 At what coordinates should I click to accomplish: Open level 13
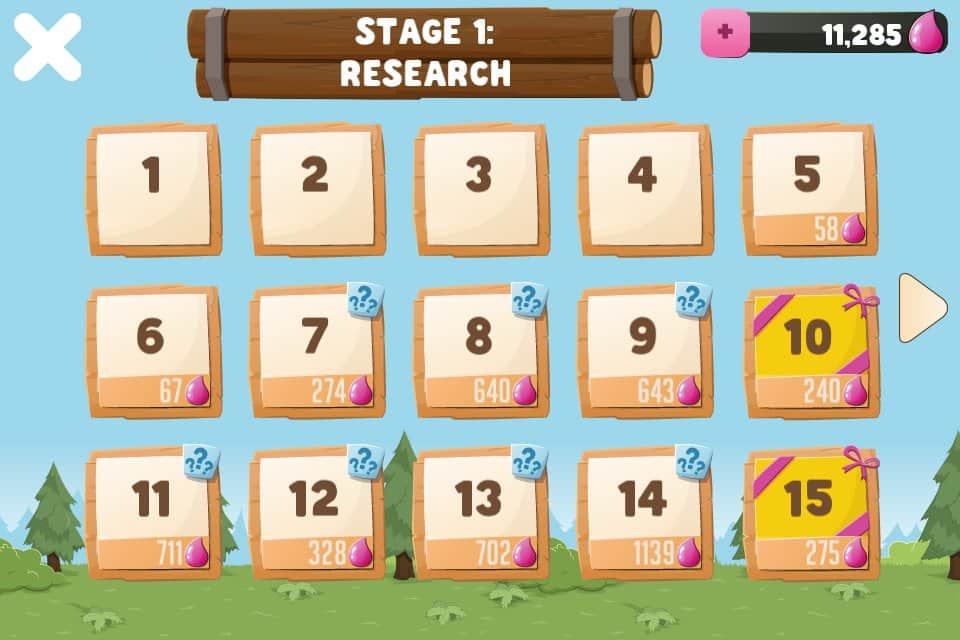(x=480, y=513)
